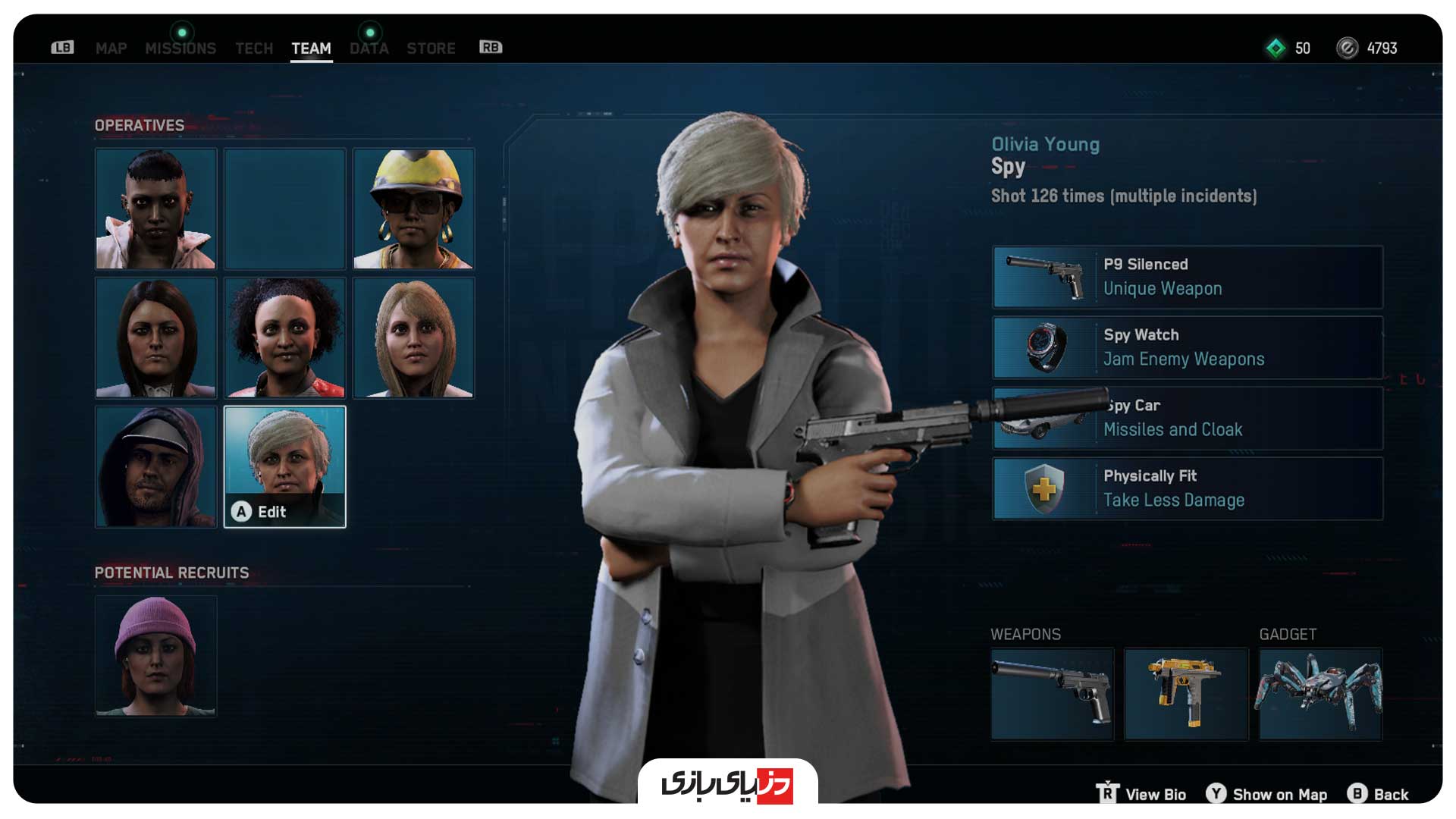
Task: Select the P9 Silenced unique weapon perk
Action: coord(1188,277)
